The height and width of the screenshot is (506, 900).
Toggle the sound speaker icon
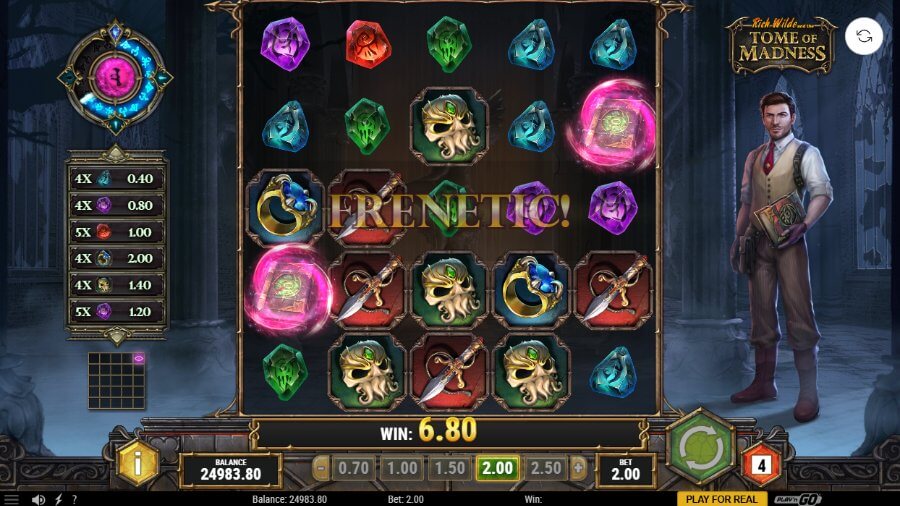point(38,498)
